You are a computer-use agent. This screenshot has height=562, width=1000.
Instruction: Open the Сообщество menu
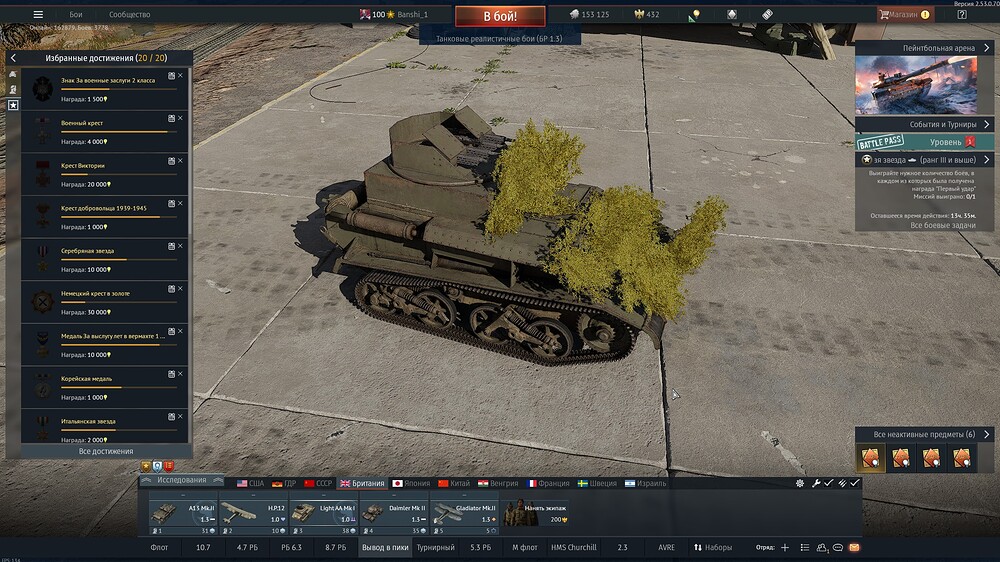point(129,15)
